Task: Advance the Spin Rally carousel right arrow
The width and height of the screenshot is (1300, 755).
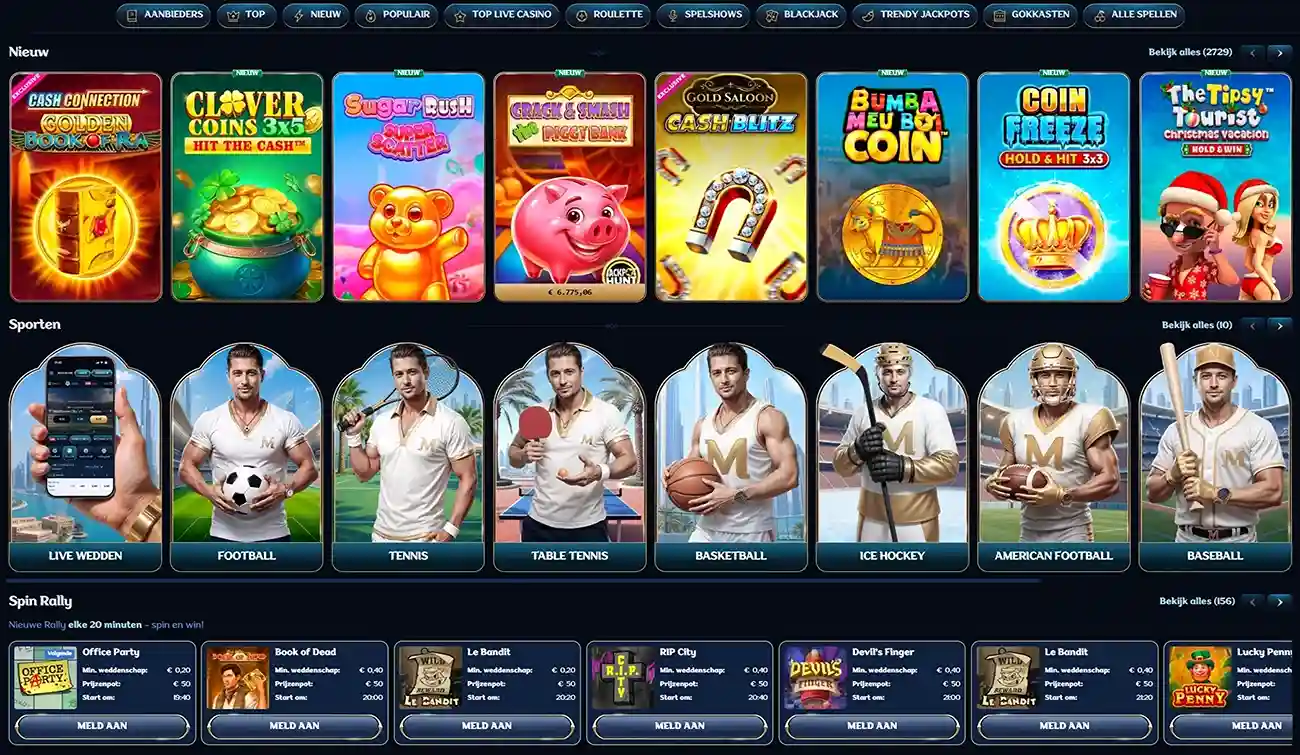Action: [1281, 602]
